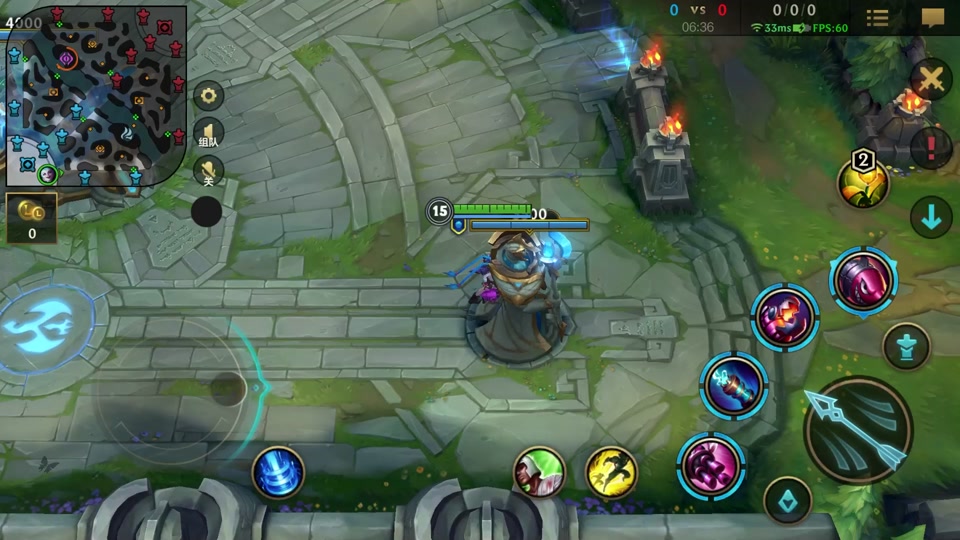Image resolution: width=960 pixels, height=540 pixels.
Task: Activate the topmost pink mech ability
Action: [863, 281]
